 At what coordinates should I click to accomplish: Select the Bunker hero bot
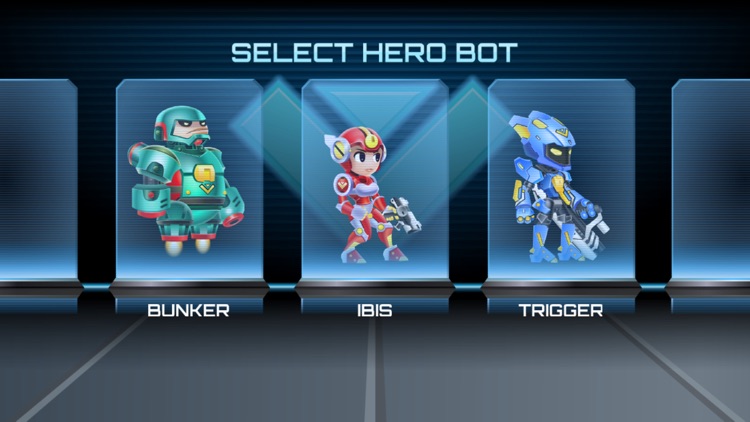(188, 180)
